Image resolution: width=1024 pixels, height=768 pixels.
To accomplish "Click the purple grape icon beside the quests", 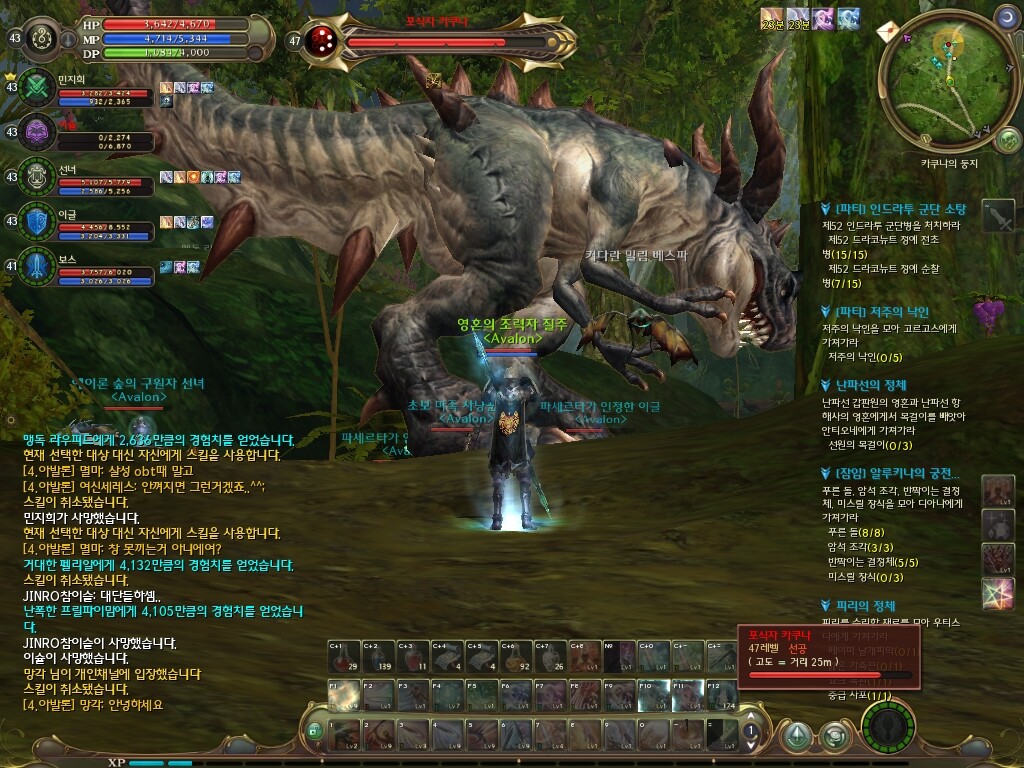I will tap(989, 312).
